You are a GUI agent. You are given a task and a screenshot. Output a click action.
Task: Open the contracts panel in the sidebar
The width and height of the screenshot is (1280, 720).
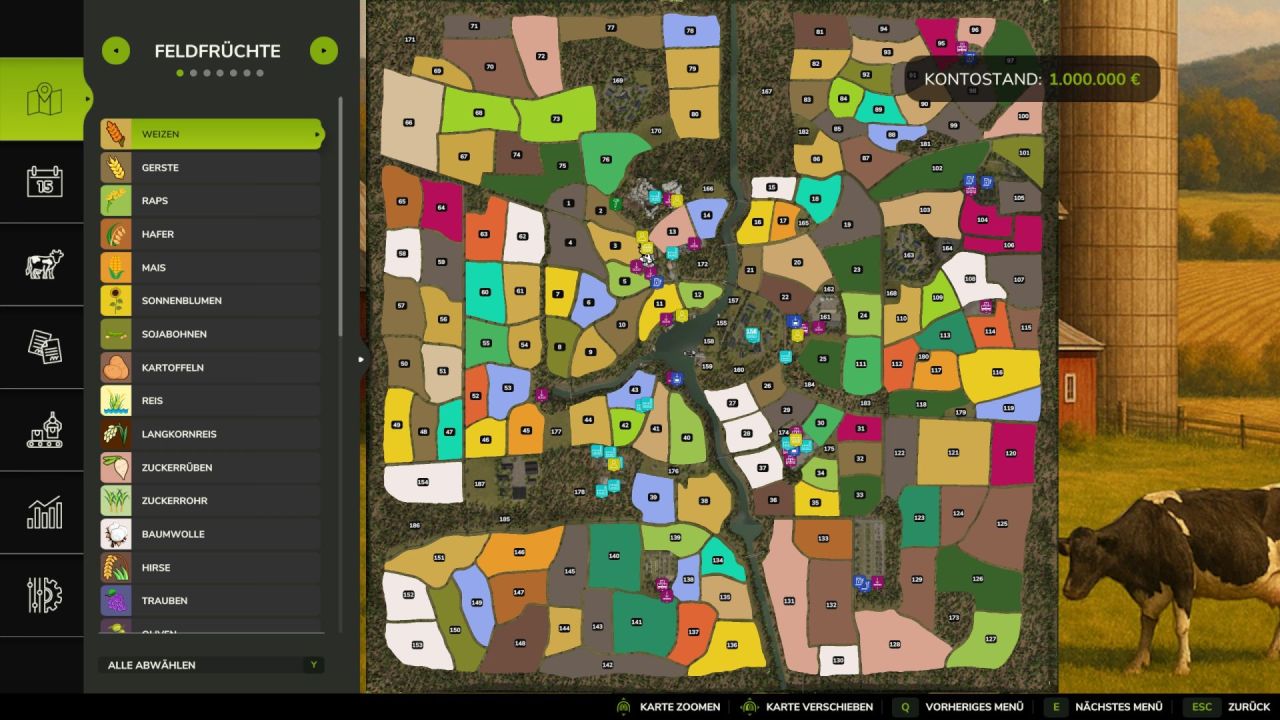tap(42, 347)
